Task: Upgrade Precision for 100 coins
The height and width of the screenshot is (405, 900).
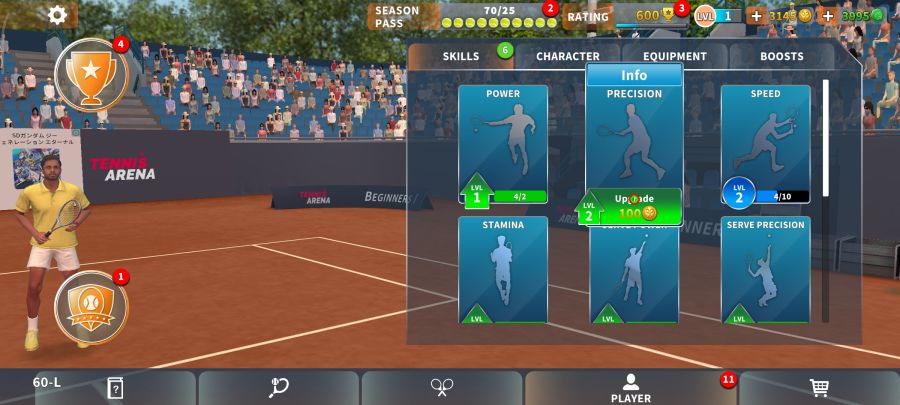Action: 634,207
